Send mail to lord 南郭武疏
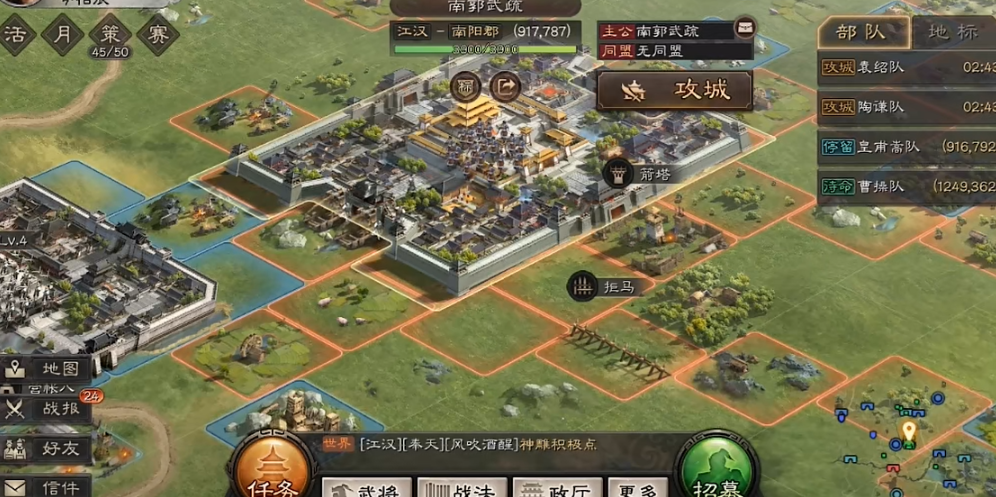The image size is (996, 497). (x=744, y=27)
